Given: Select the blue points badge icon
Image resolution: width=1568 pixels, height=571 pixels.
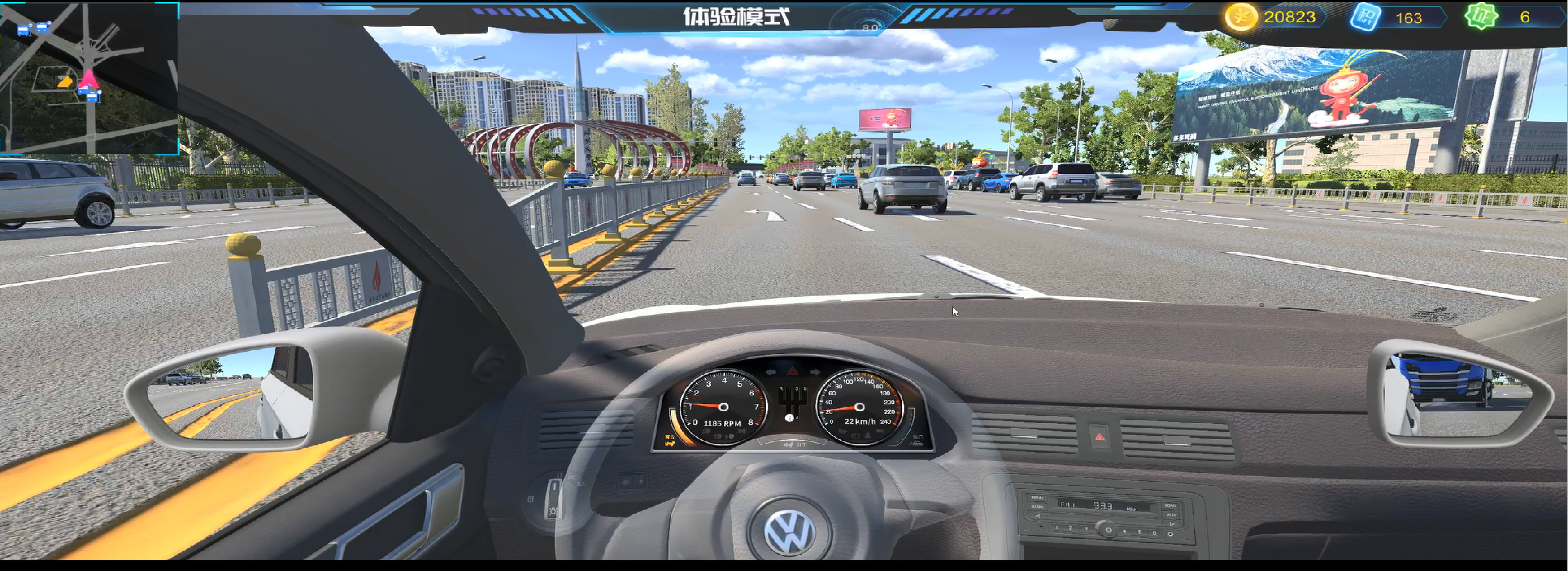Looking at the screenshot, I should click(1365, 17).
